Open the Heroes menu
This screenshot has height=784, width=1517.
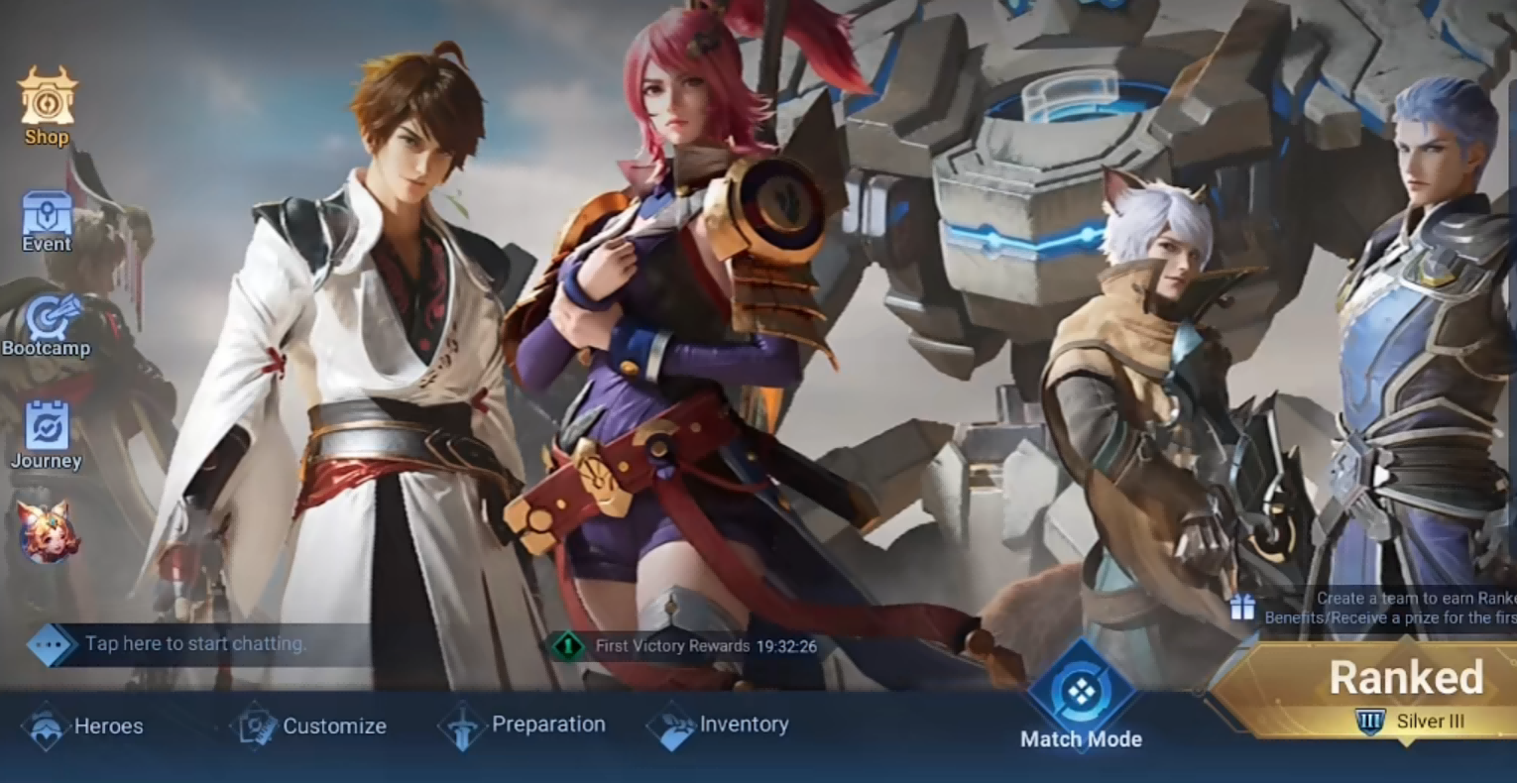click(82, 726)
